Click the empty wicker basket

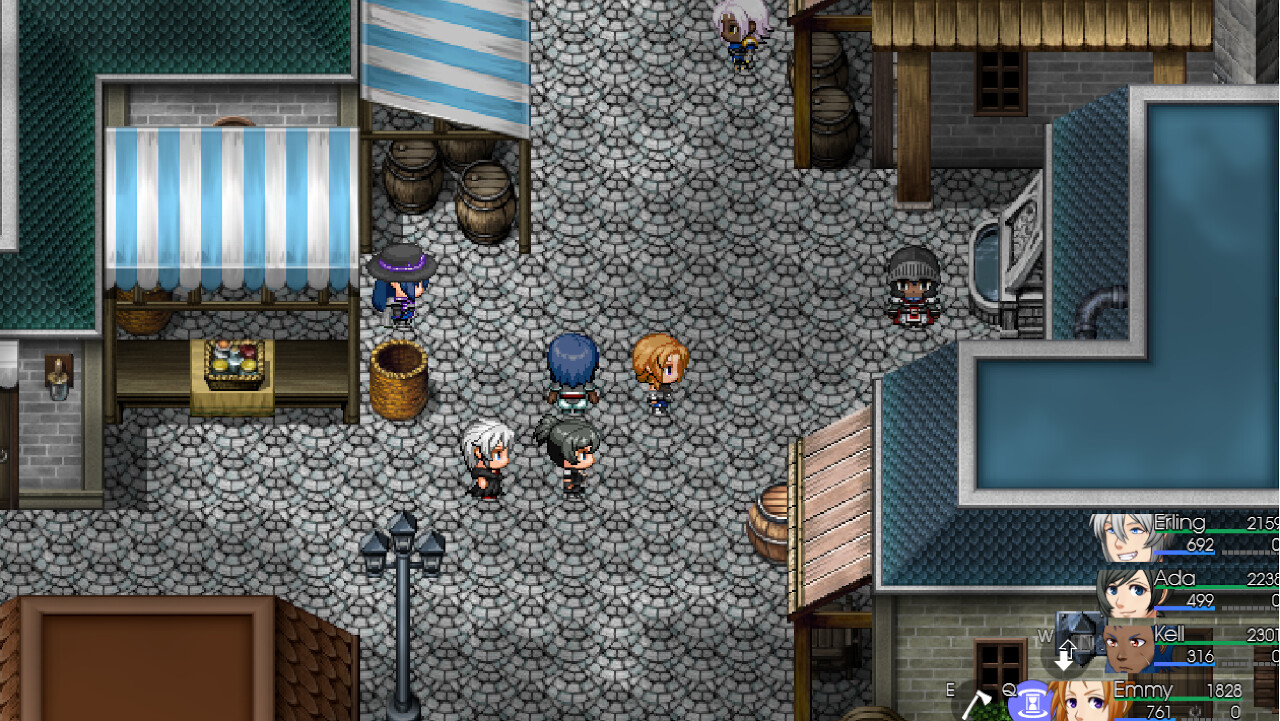pyautogui.click(x=400, y=380)
